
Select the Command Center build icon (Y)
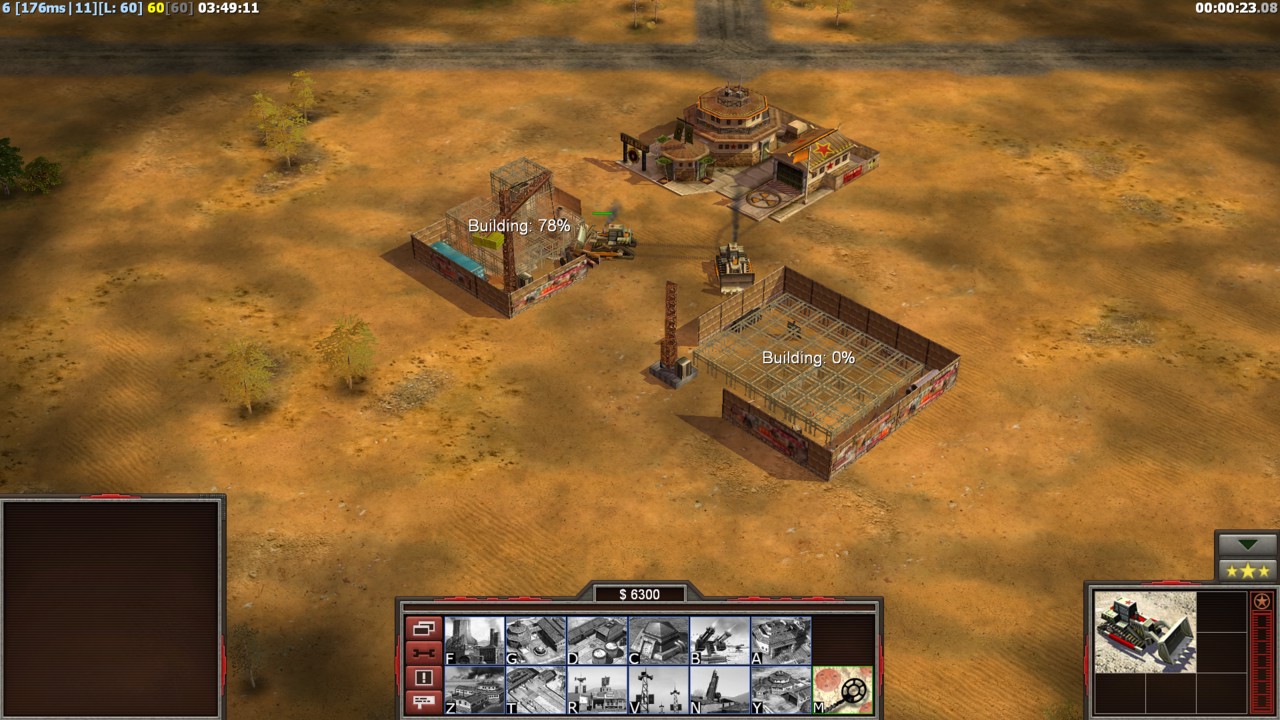[x=781, y=690]
